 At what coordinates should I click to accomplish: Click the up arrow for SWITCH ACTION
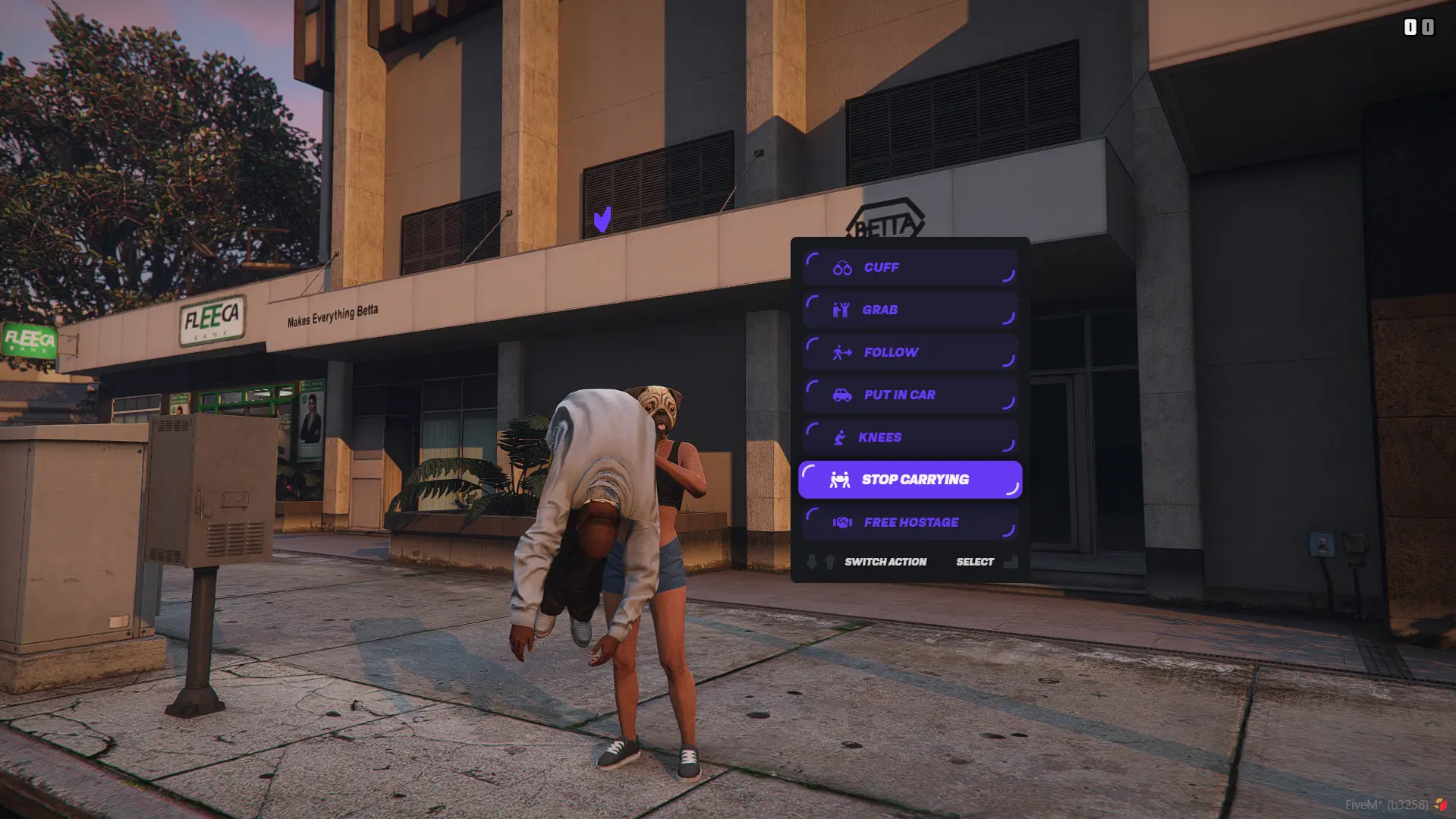[x=829, y=561]
